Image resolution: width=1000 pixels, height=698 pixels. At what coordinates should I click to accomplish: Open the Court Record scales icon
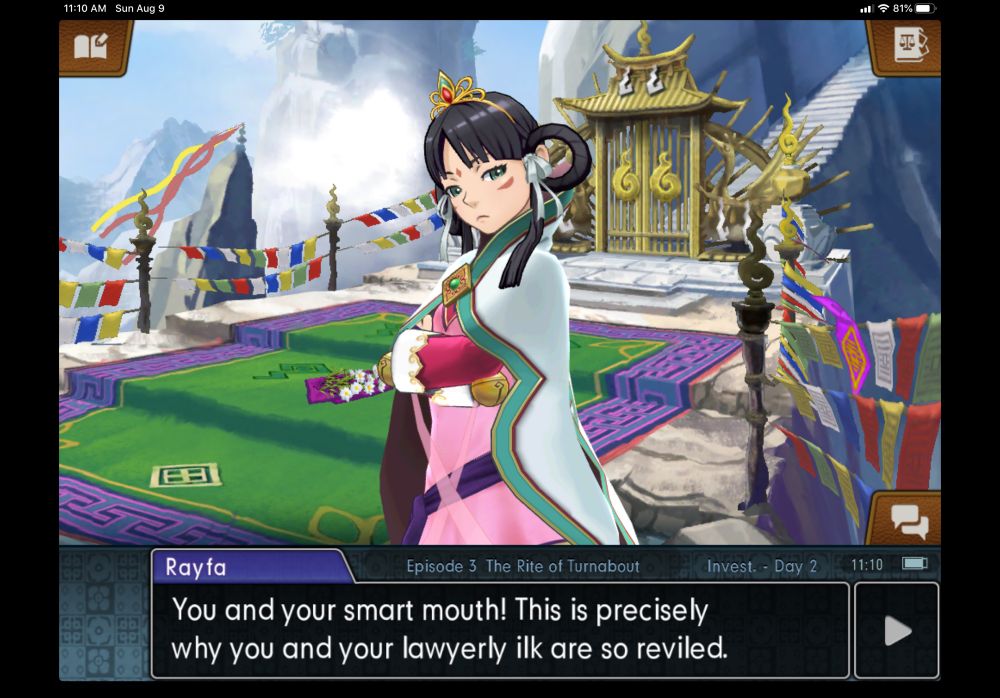[x=906, y=45]
